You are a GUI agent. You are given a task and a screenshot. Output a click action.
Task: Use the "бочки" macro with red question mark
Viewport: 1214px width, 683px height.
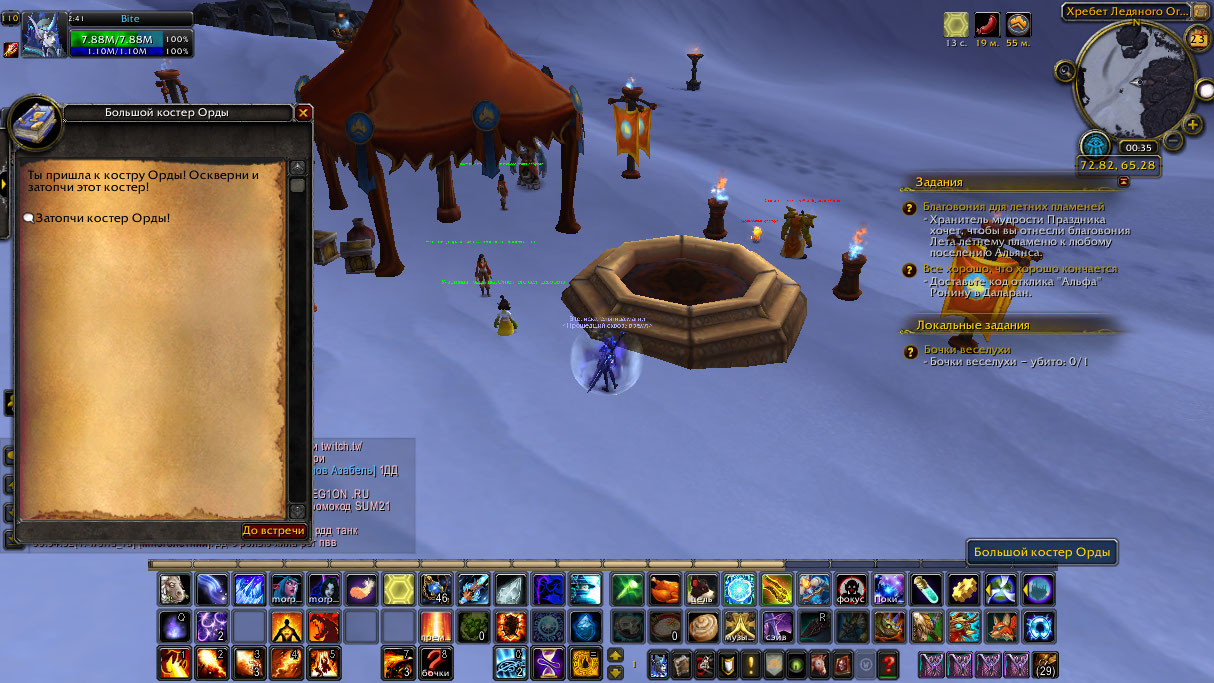[x=435, y=663]
